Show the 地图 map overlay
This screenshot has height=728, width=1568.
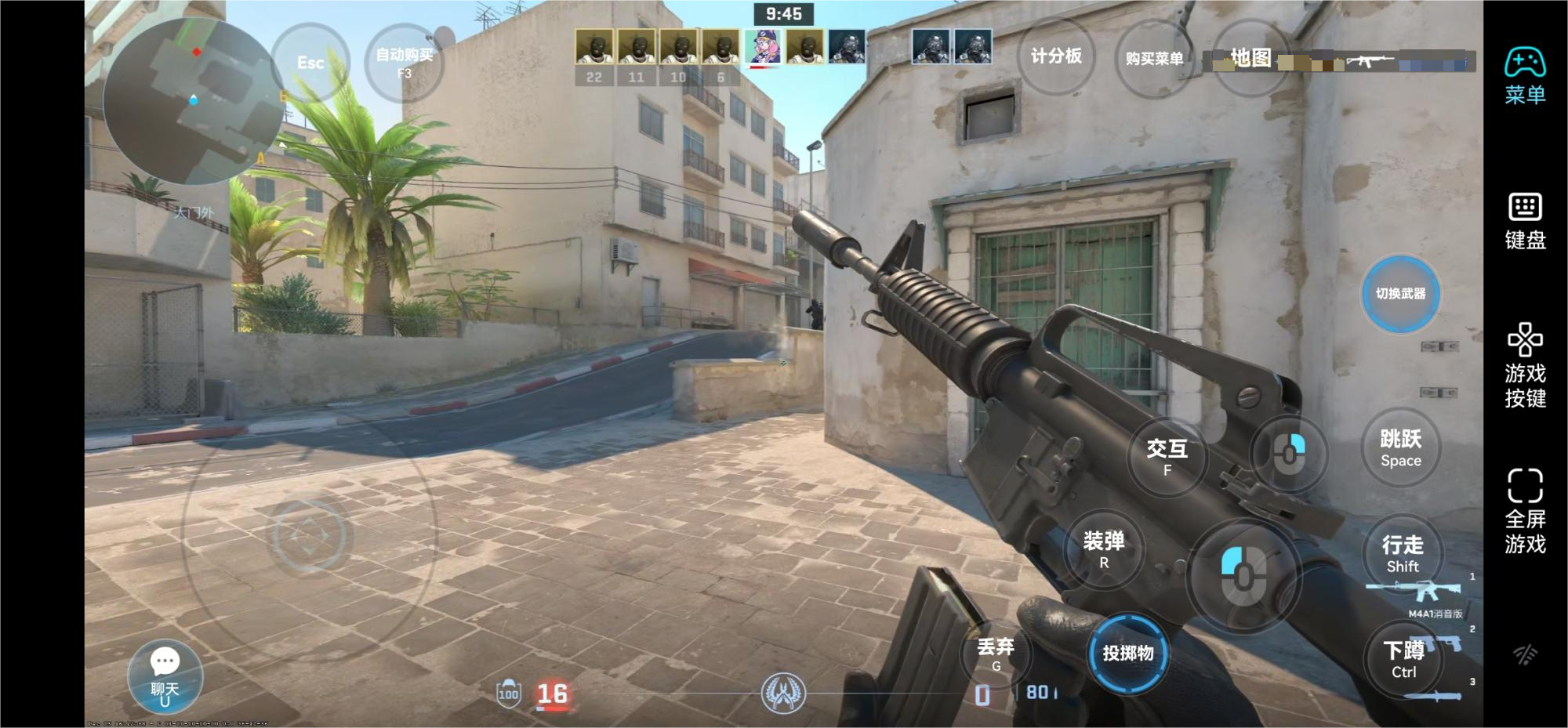point(1250,58)
